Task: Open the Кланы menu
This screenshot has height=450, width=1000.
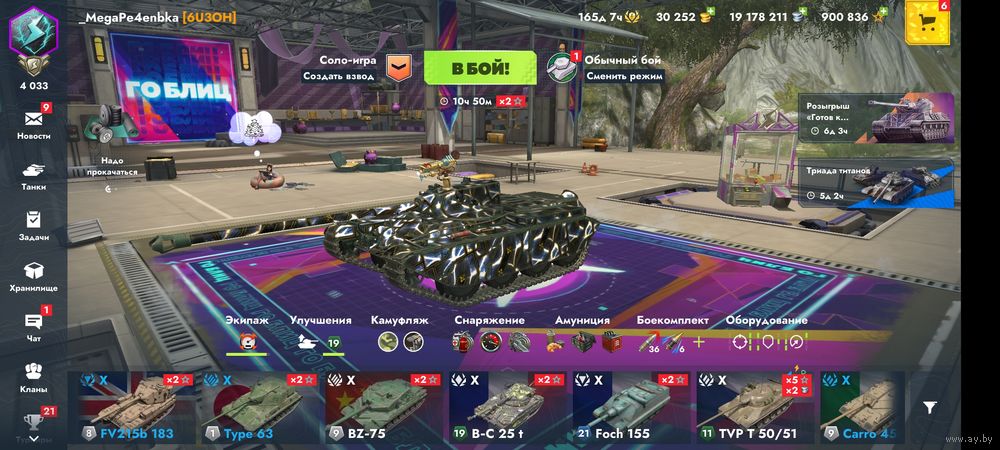Action: click(x=33, y=376)
